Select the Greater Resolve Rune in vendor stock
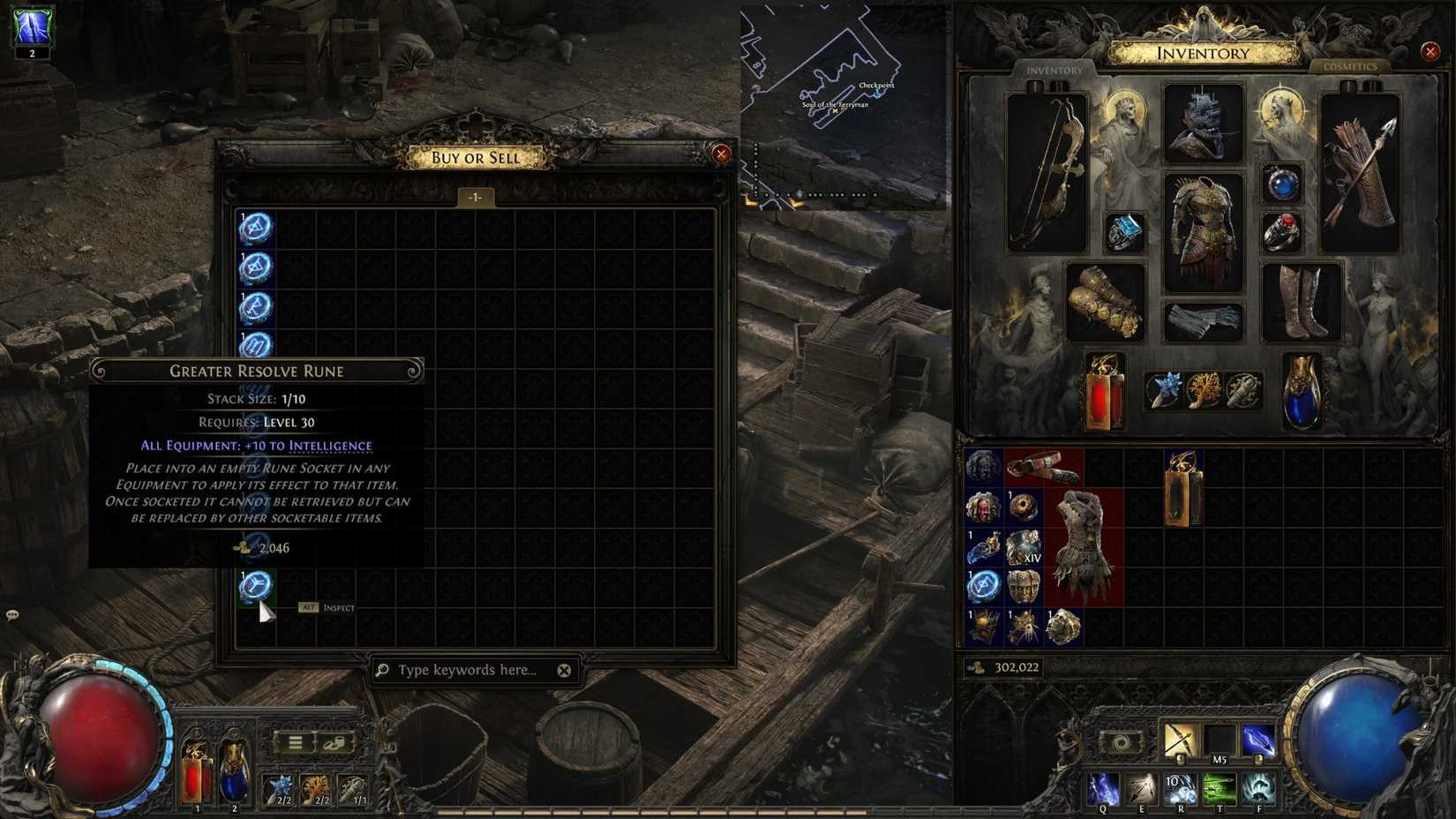This screenshot has height=819, width=1456. click(254, 582)
